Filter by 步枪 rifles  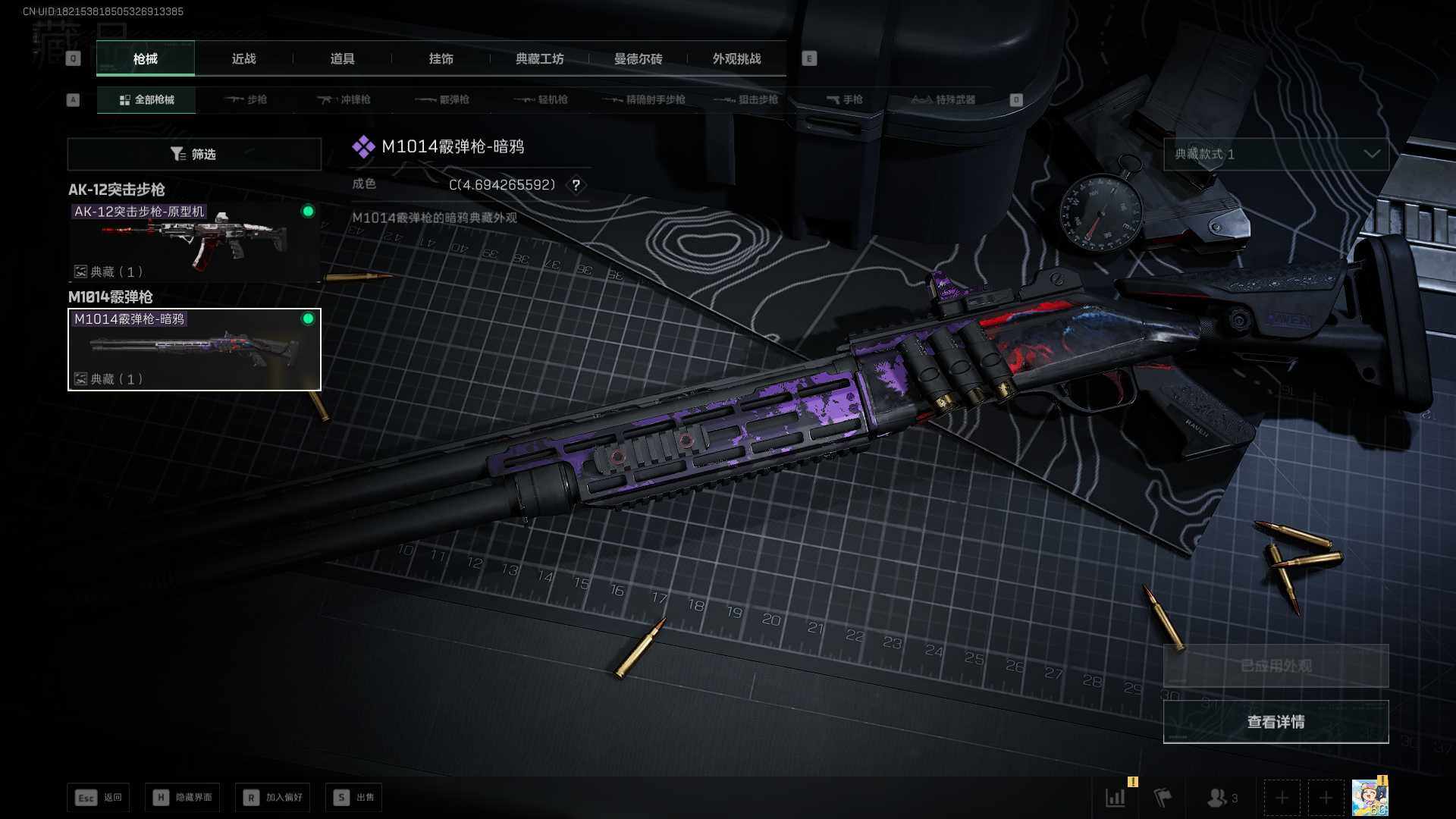[x=246, y=99]
